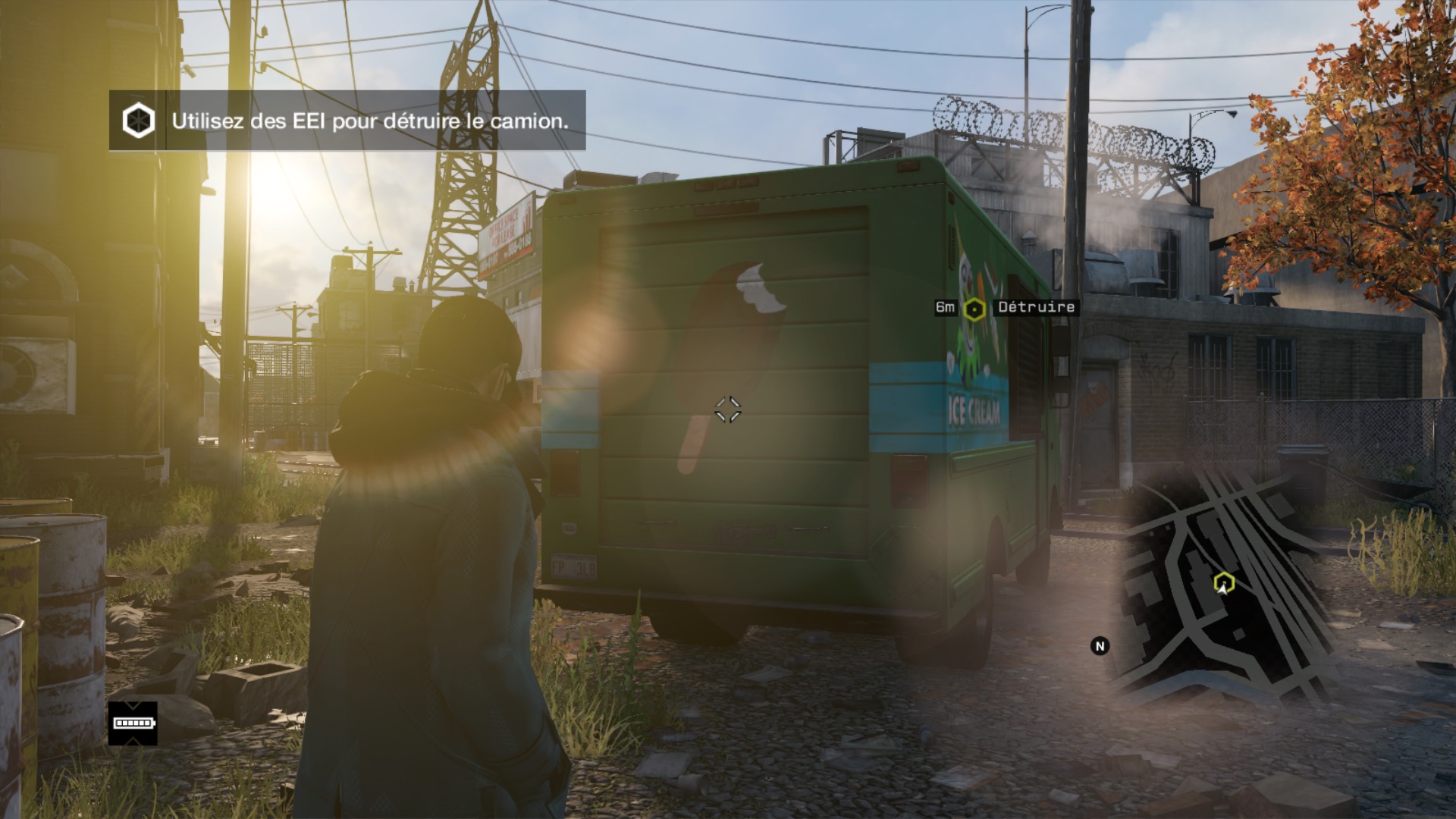Select the yellow Détruire target marker
1456x819 pixels.
coord(974,309)
